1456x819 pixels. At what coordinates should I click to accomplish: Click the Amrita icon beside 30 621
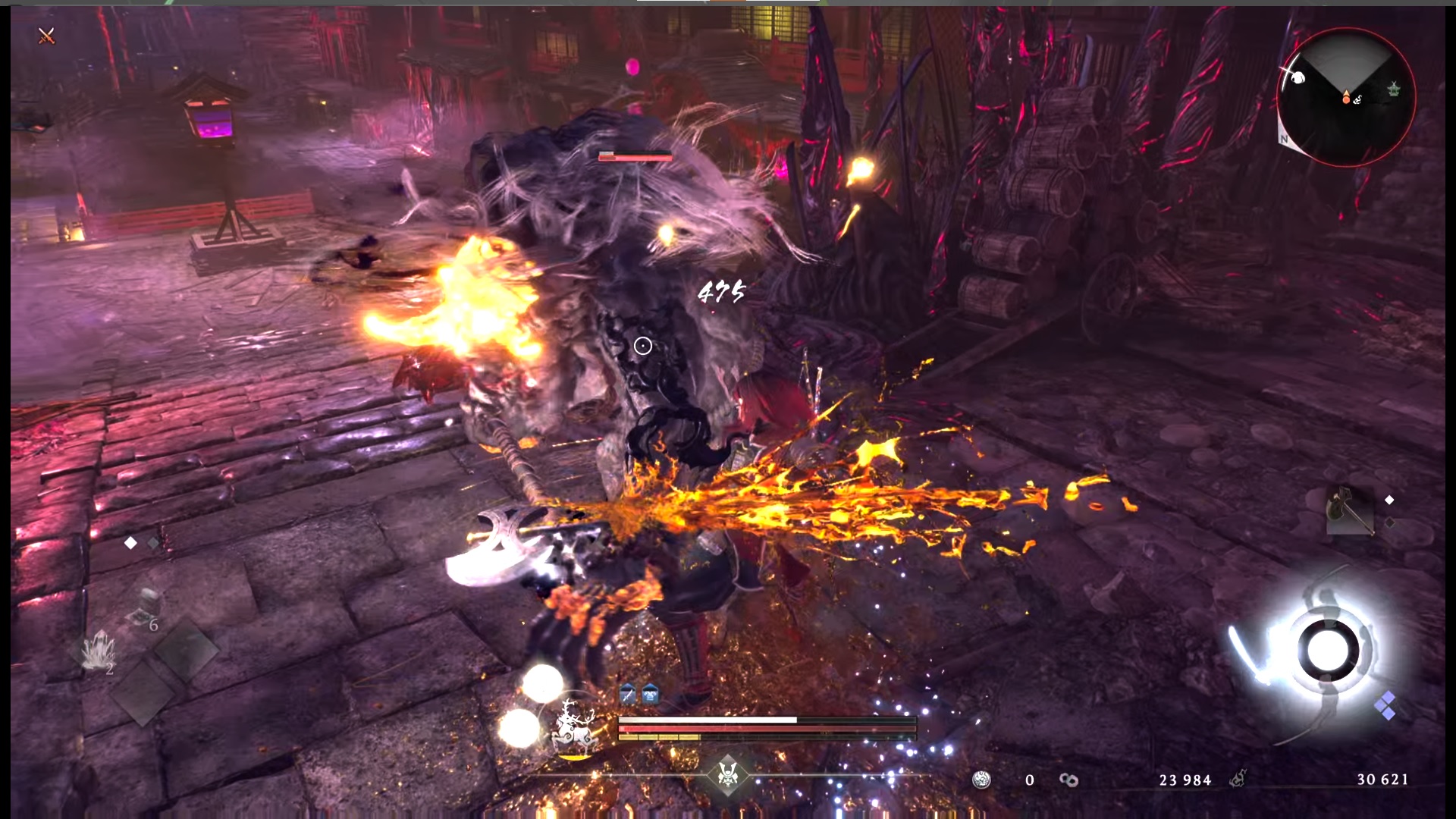(1238, 779)
